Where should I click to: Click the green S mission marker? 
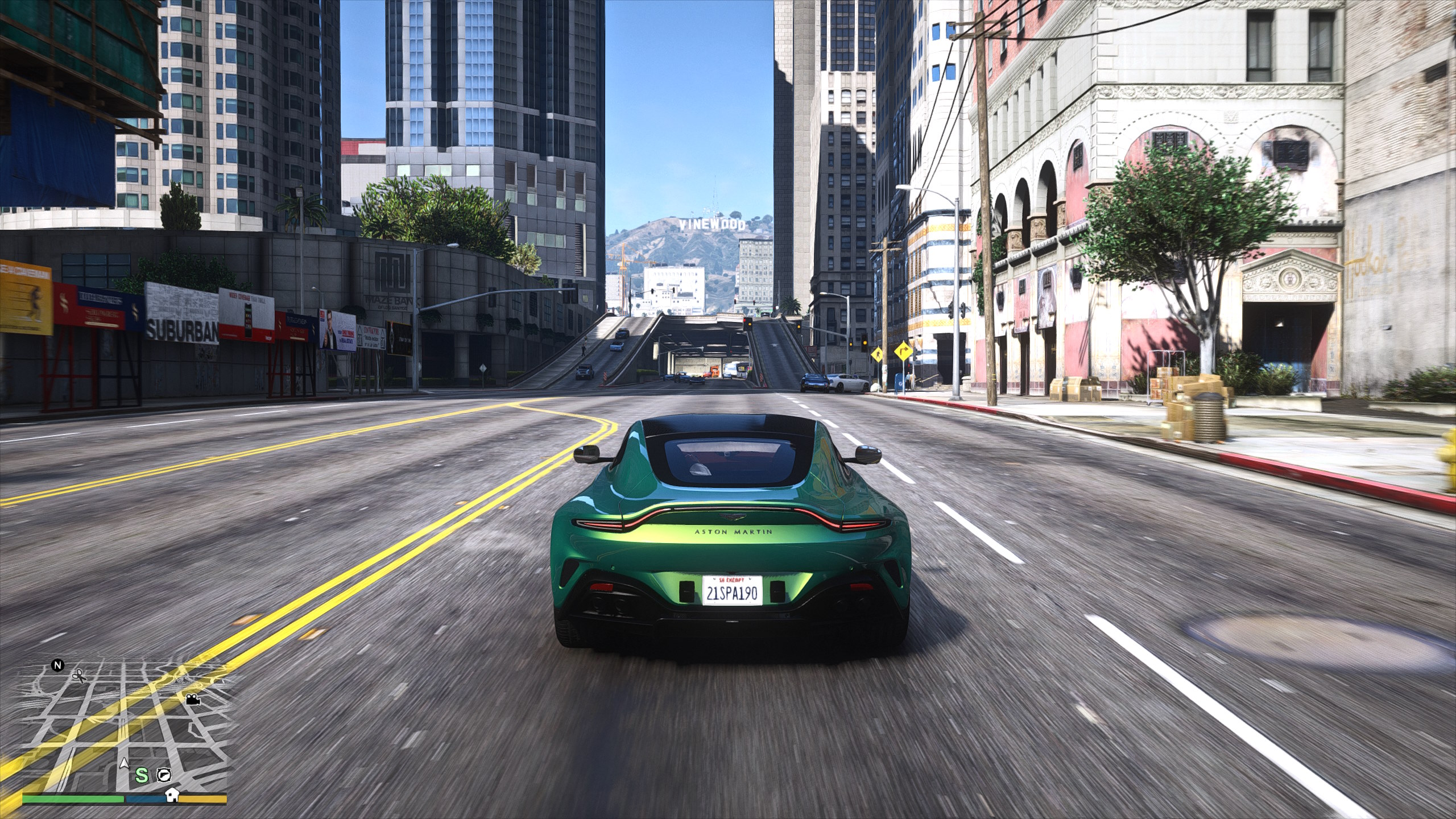point(142,775)
